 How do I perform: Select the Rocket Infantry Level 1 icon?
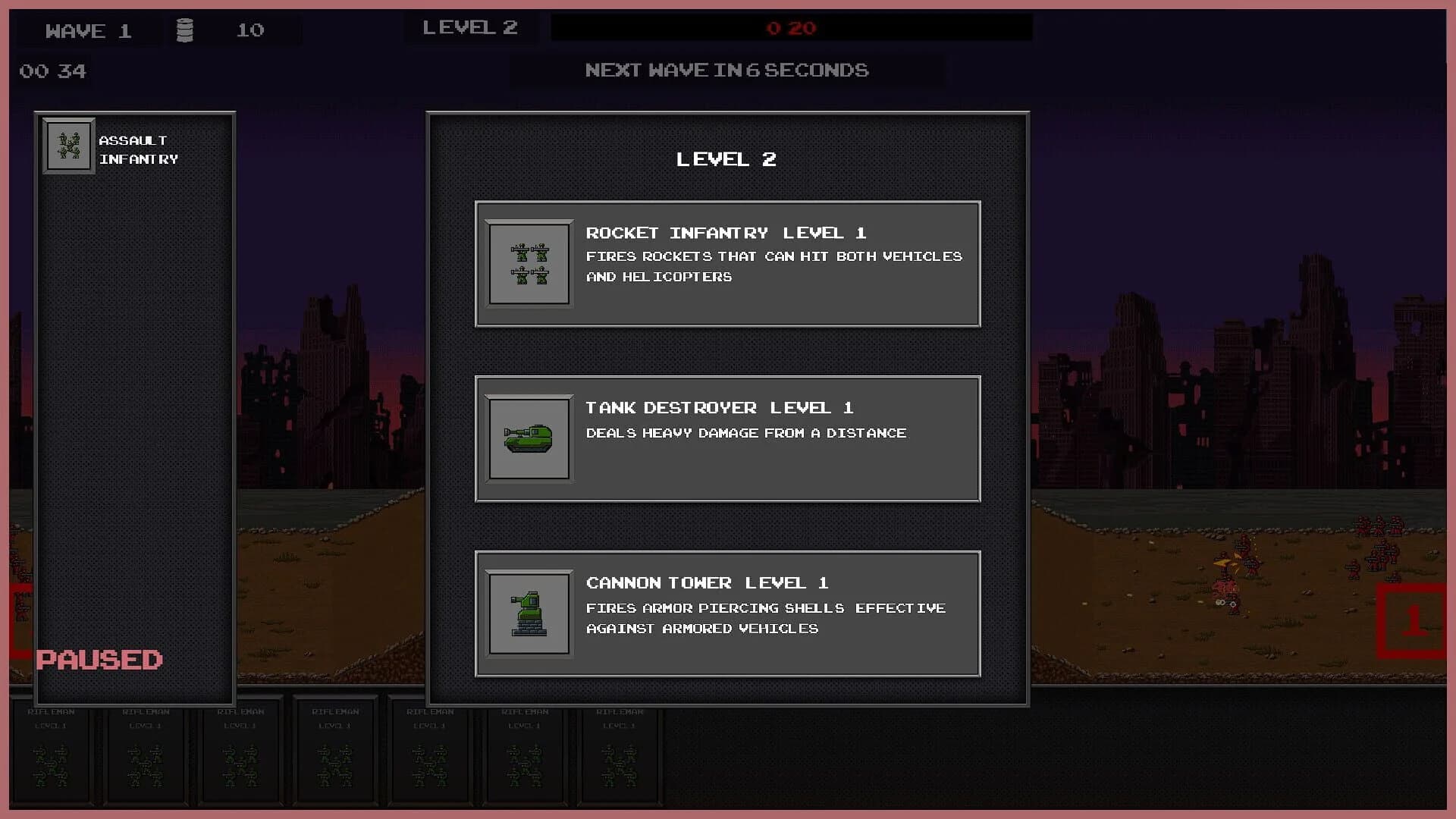point(529,263)
